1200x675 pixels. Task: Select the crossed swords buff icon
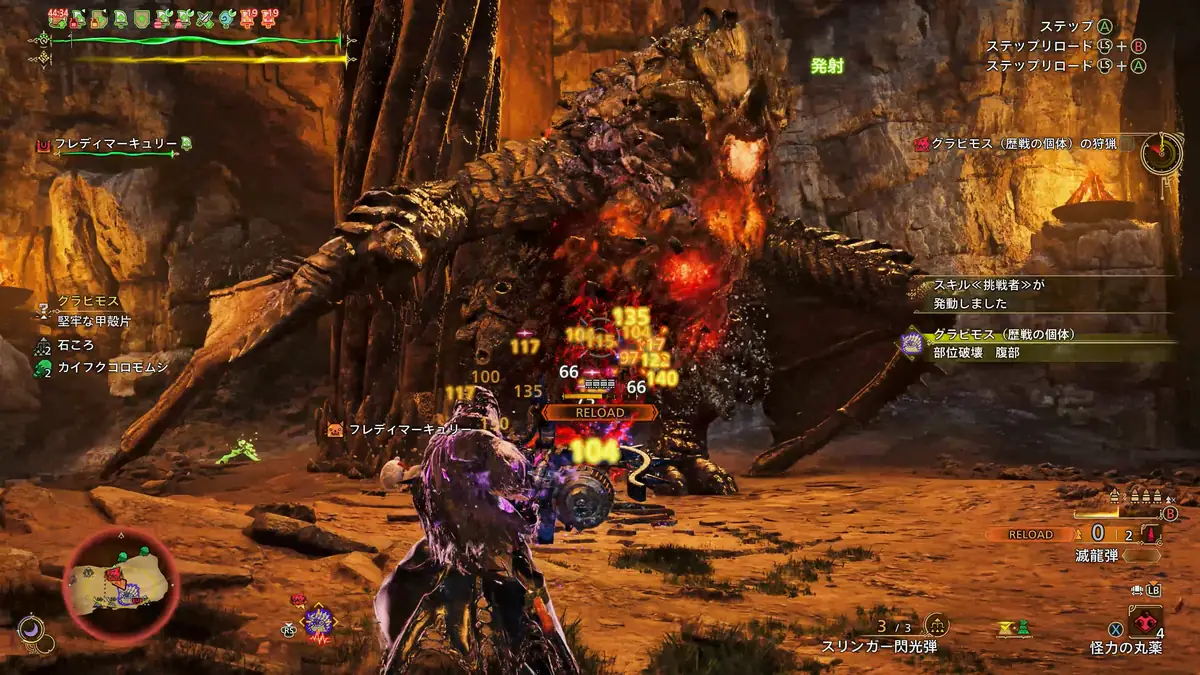[206, 18]
